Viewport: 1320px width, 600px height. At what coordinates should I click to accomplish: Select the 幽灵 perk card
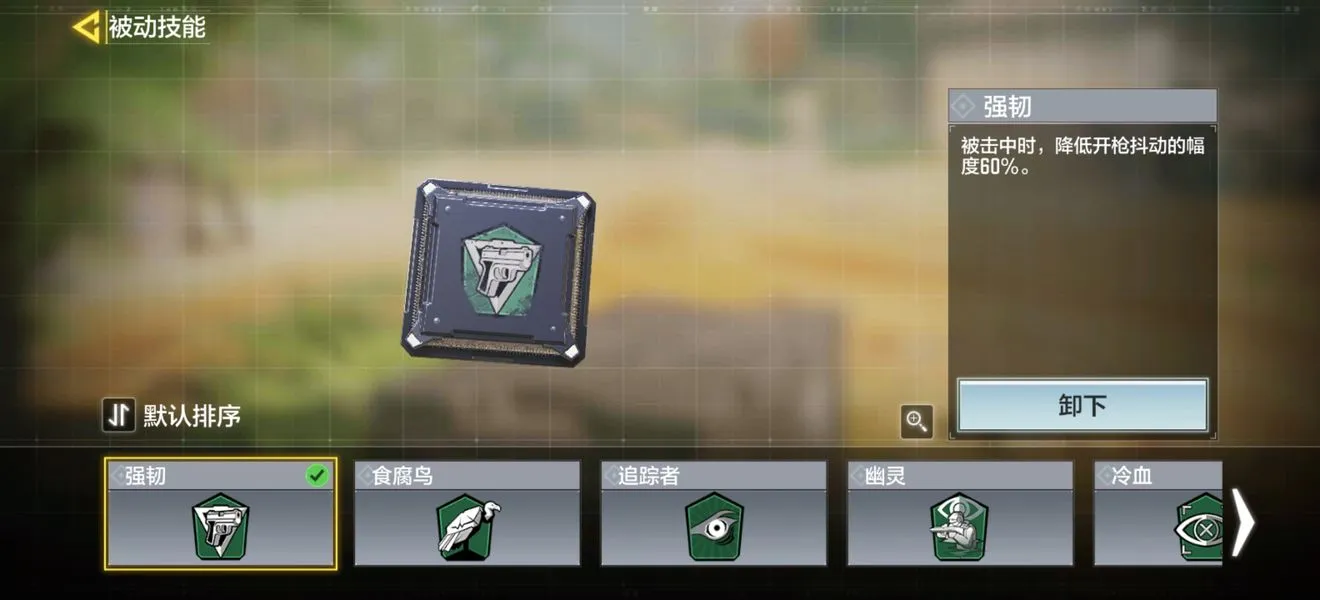[x=960, y=514]
